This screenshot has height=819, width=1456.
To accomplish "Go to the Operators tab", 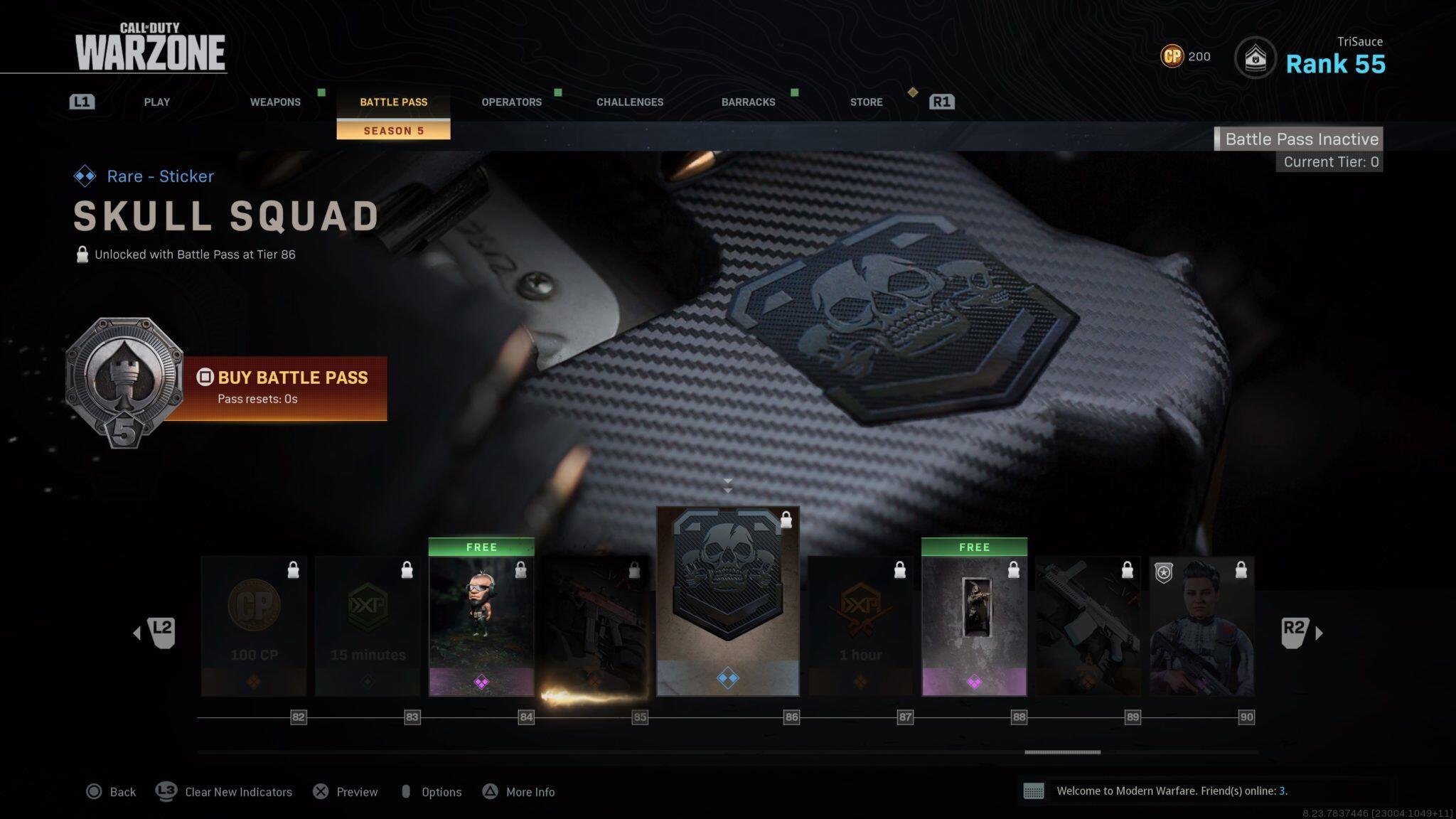I will click(x=511, y=102).
